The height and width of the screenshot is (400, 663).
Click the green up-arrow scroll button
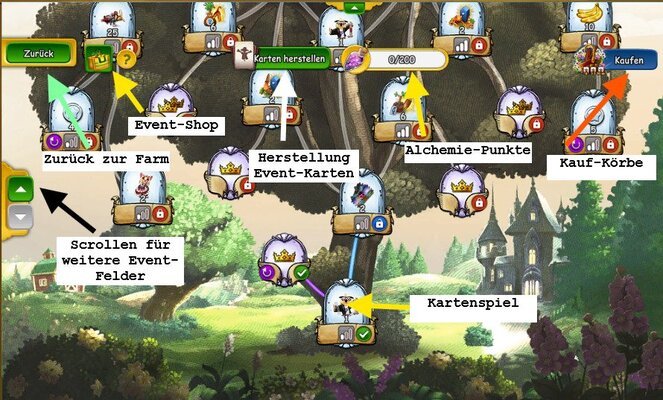pyautogui.click(x=20, y=187)
